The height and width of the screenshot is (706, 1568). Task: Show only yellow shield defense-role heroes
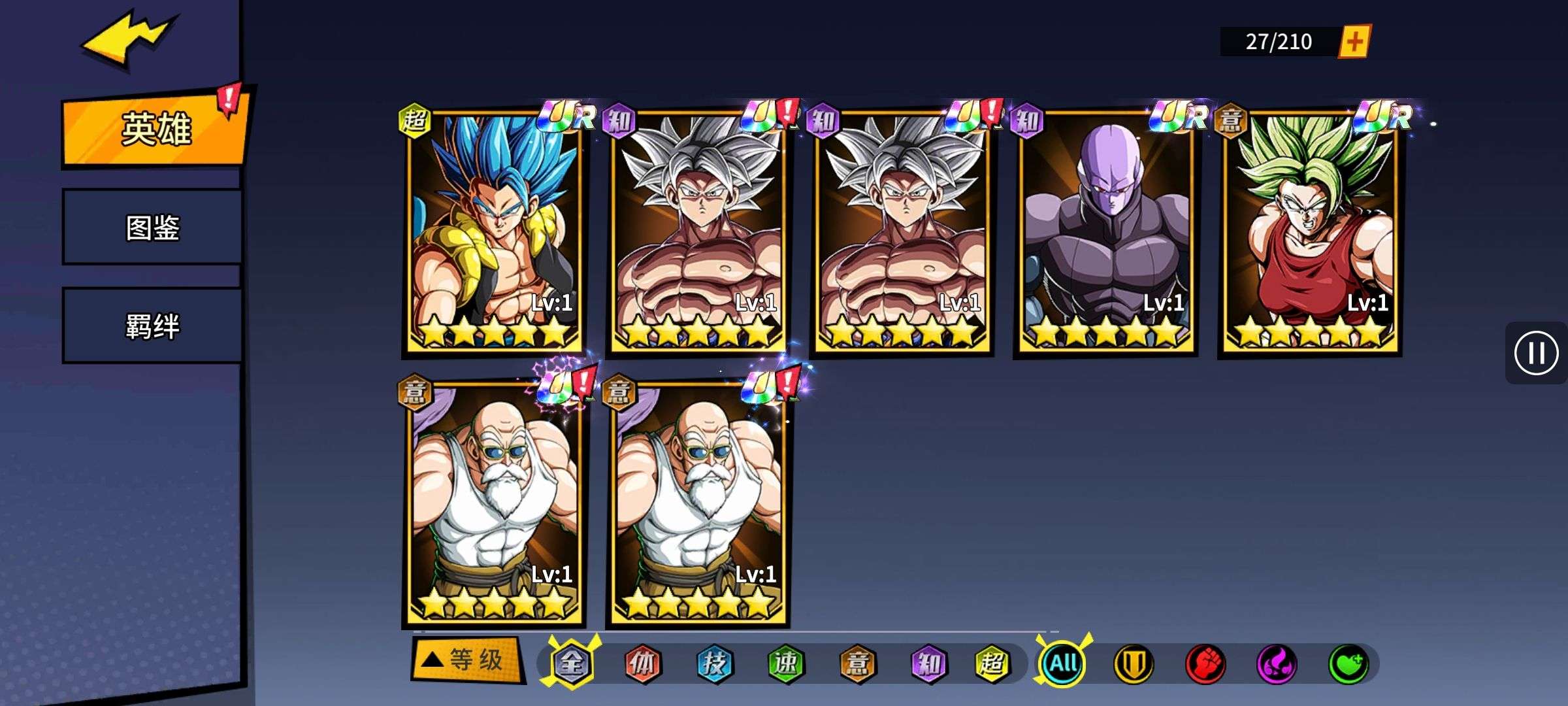coord(1134,664)
